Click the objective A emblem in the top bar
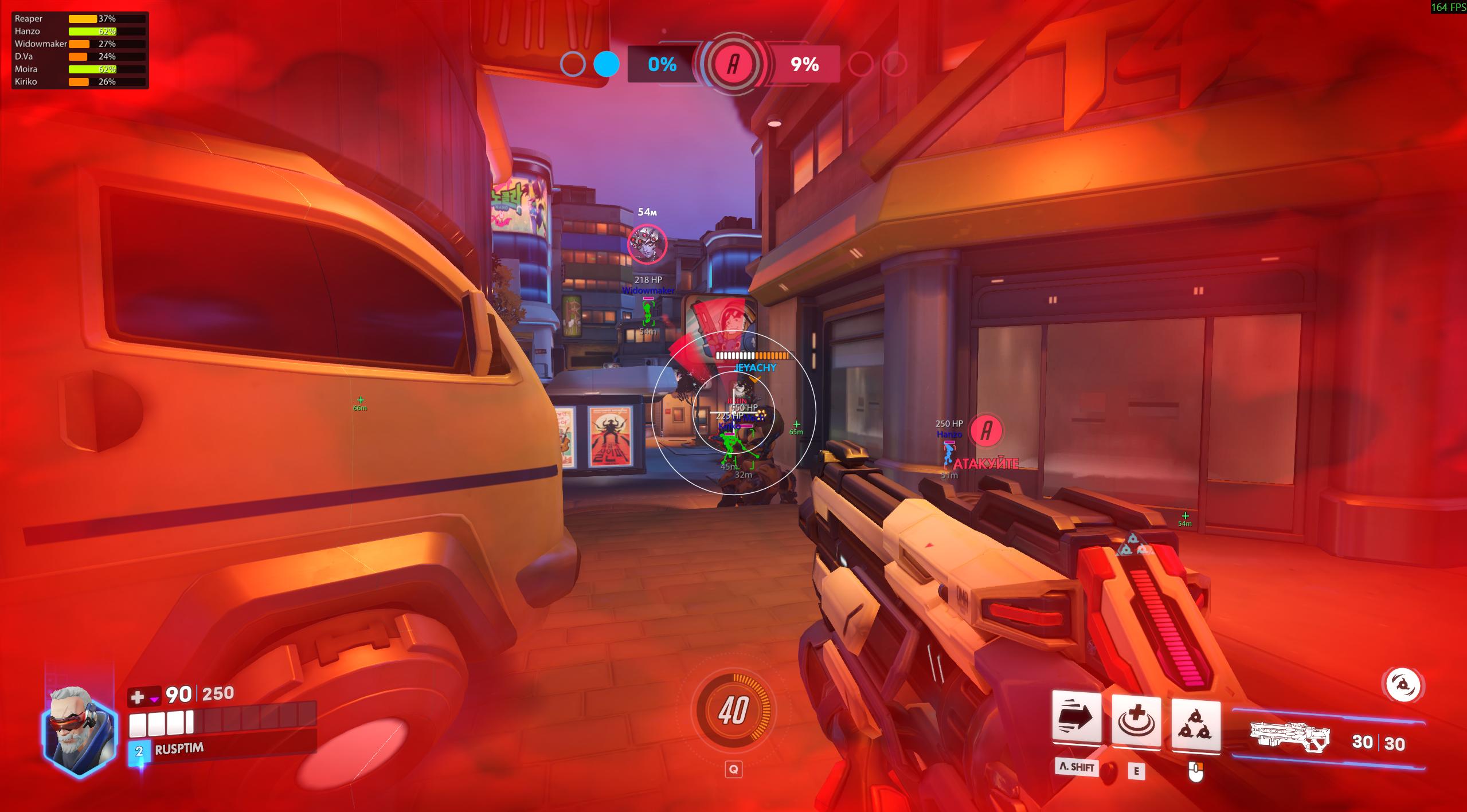This screenshot has height=812, width=1467. tap(733, 64)
